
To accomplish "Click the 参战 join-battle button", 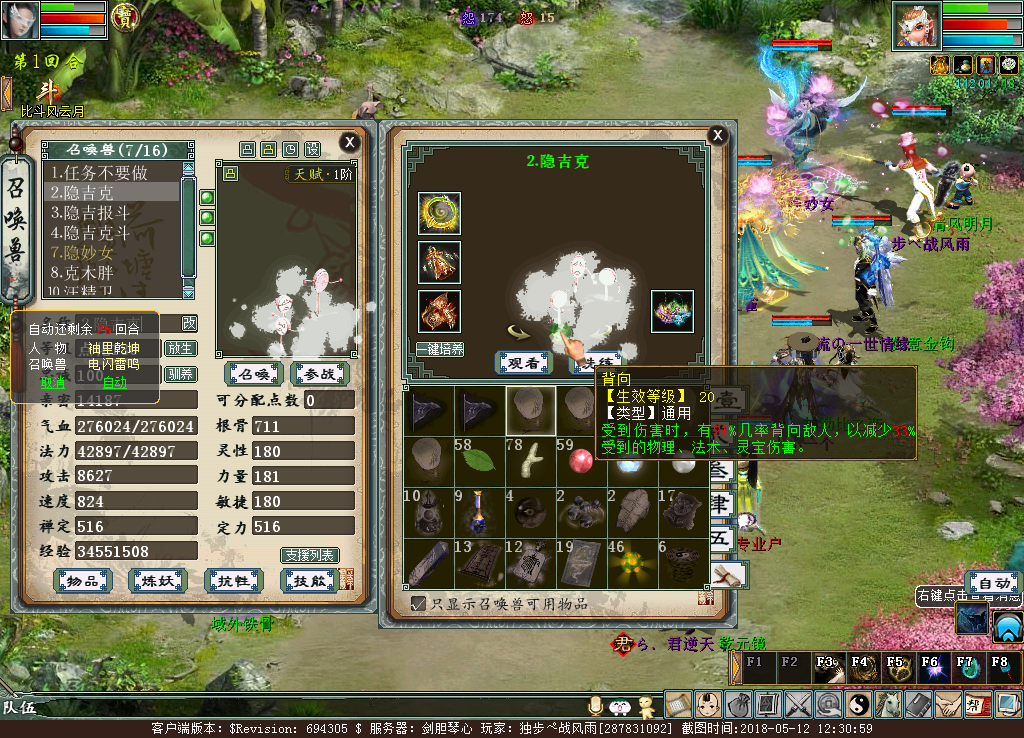I will [x=319, y=374].
